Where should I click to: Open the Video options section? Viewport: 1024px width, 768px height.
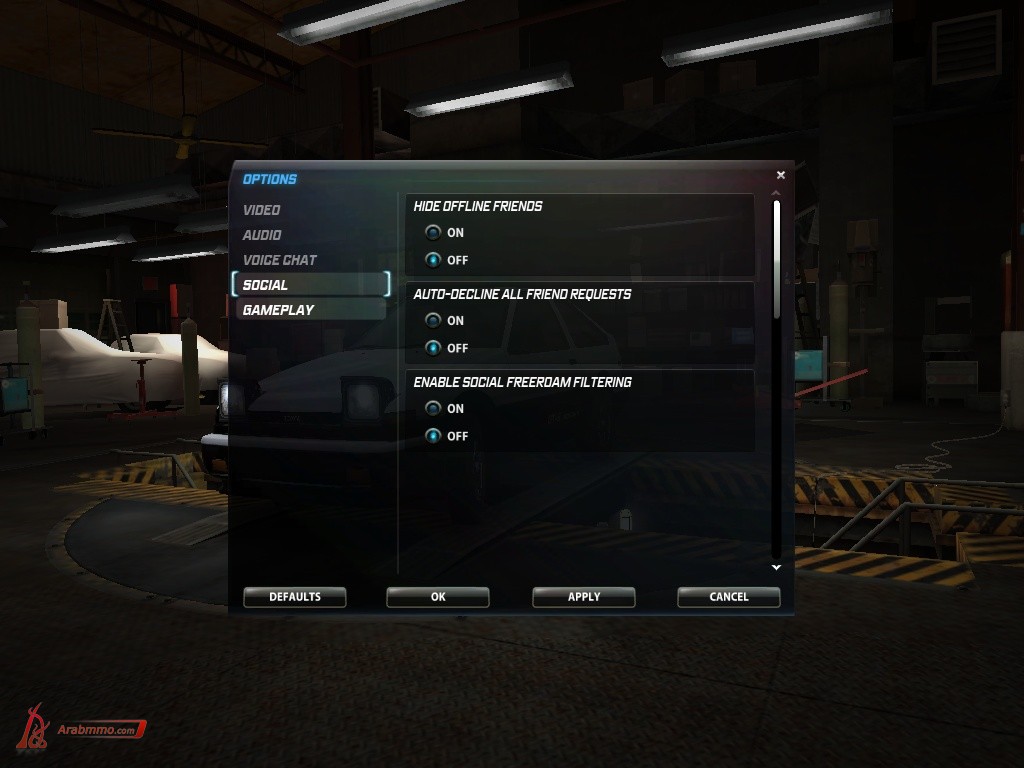pos(262,210)
